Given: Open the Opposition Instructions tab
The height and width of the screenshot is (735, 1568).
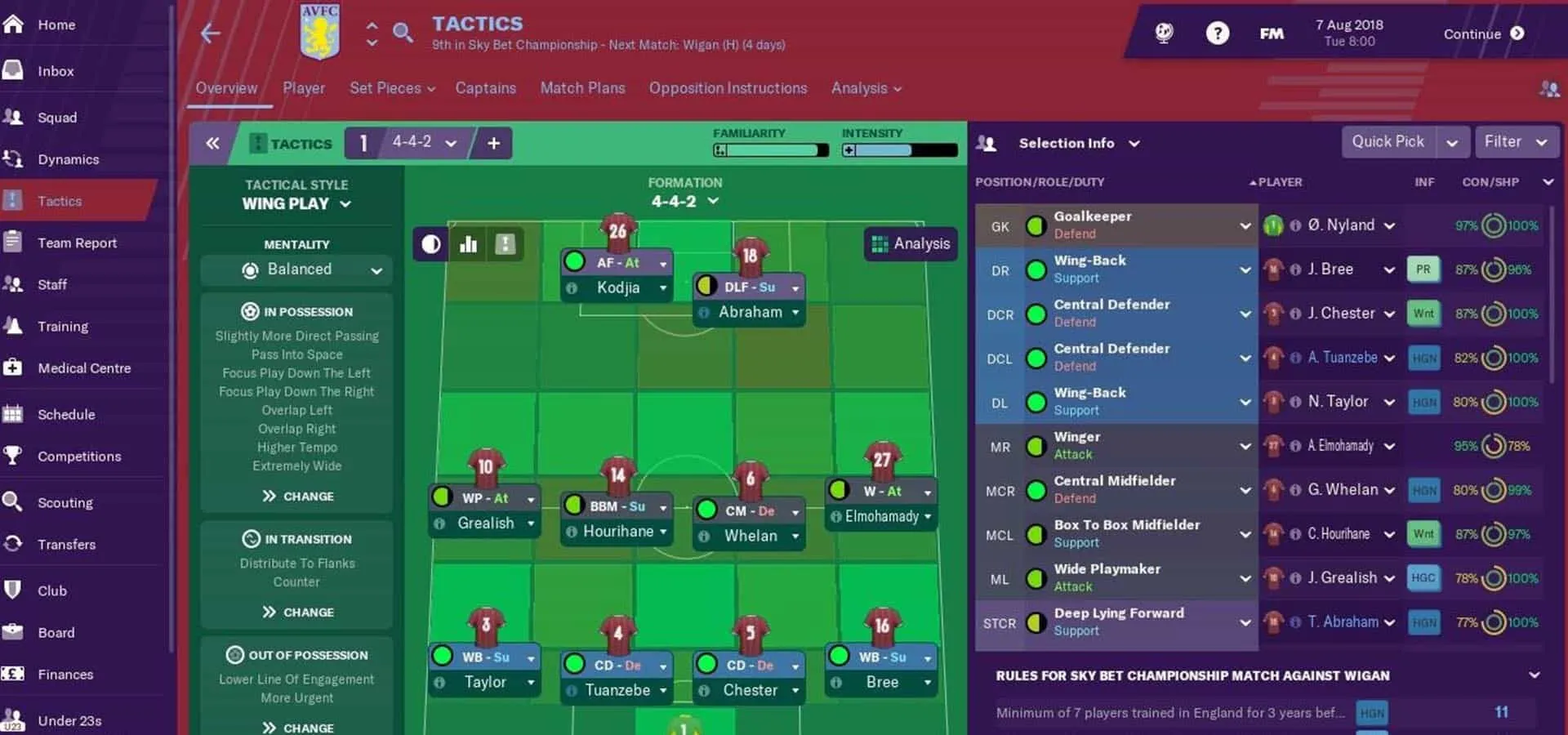Looking at the screenshot, I should coord(727,88).
